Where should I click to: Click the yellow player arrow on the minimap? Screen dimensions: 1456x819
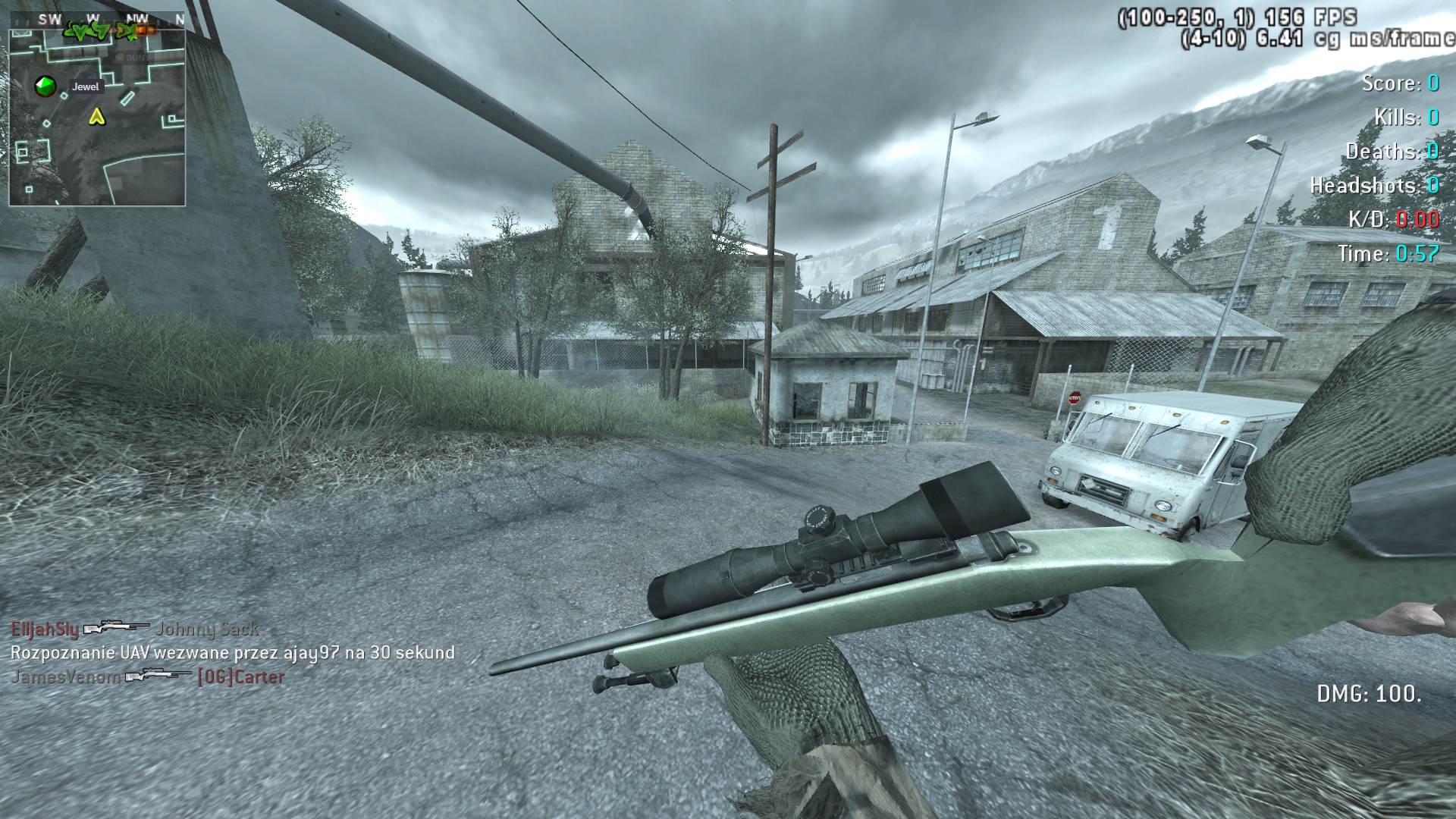pyautogui.click(x=96, y=117)
